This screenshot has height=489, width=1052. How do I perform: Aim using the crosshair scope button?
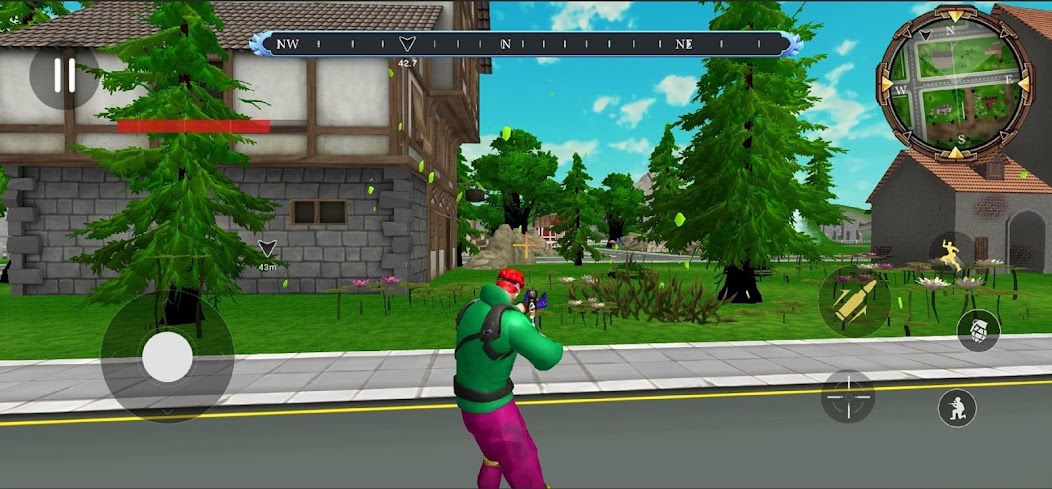(x=848, y=396)
